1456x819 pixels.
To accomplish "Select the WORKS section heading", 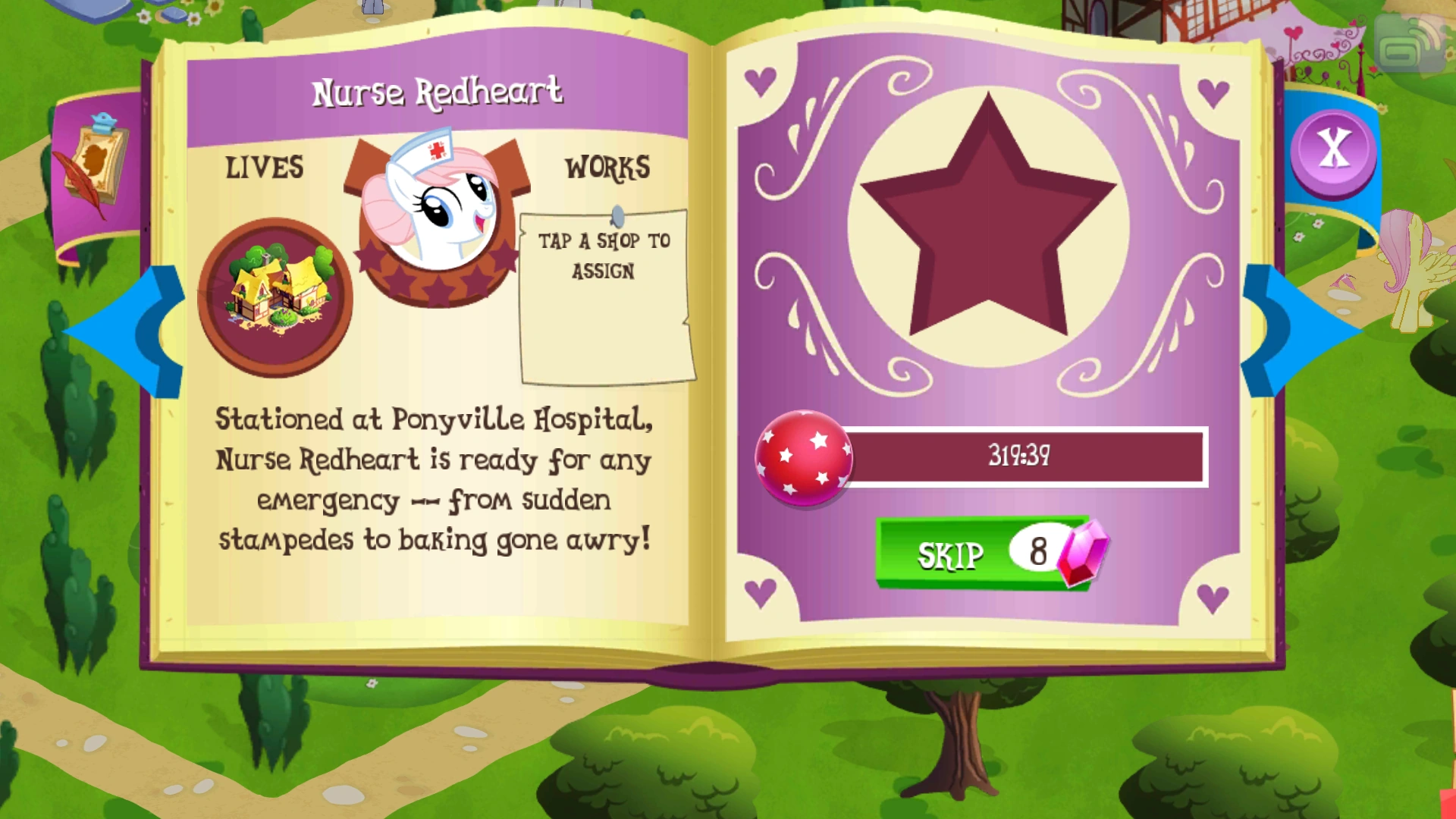I will pos(606,168).
